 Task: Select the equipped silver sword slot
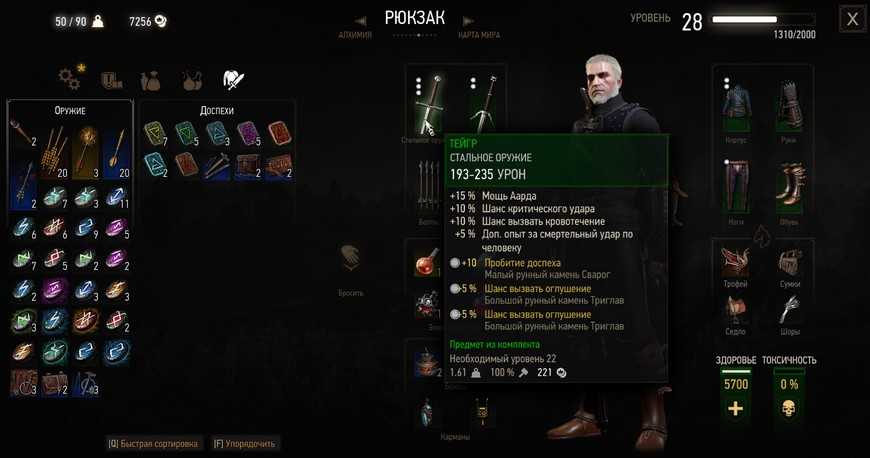click(x=482, y=102)
